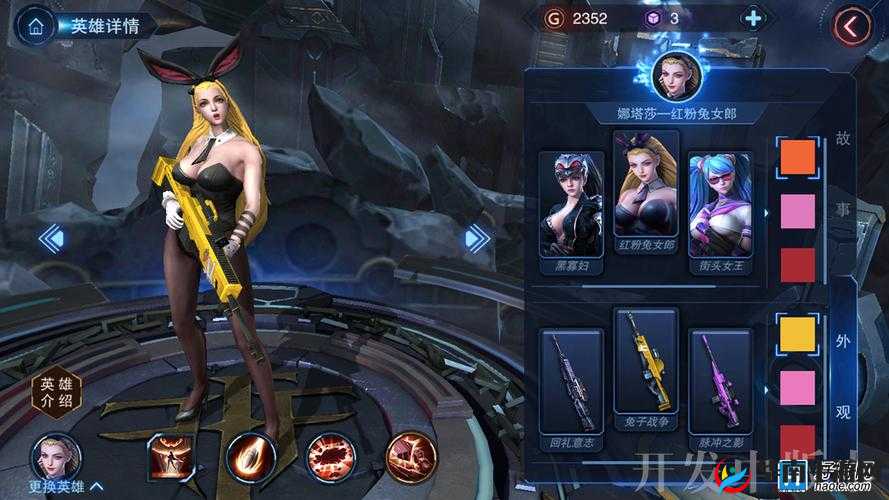The height and width of the screenshot is (500, 889).
Task: Choose the golden 兔子战争 rifle skin
Action: (x=645, y=368)
